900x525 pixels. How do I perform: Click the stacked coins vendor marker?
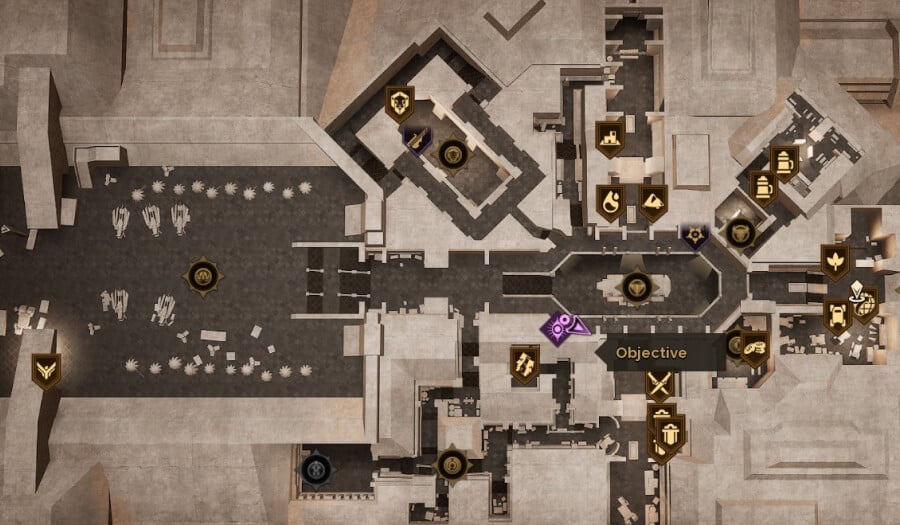click(x=755, y=347)
